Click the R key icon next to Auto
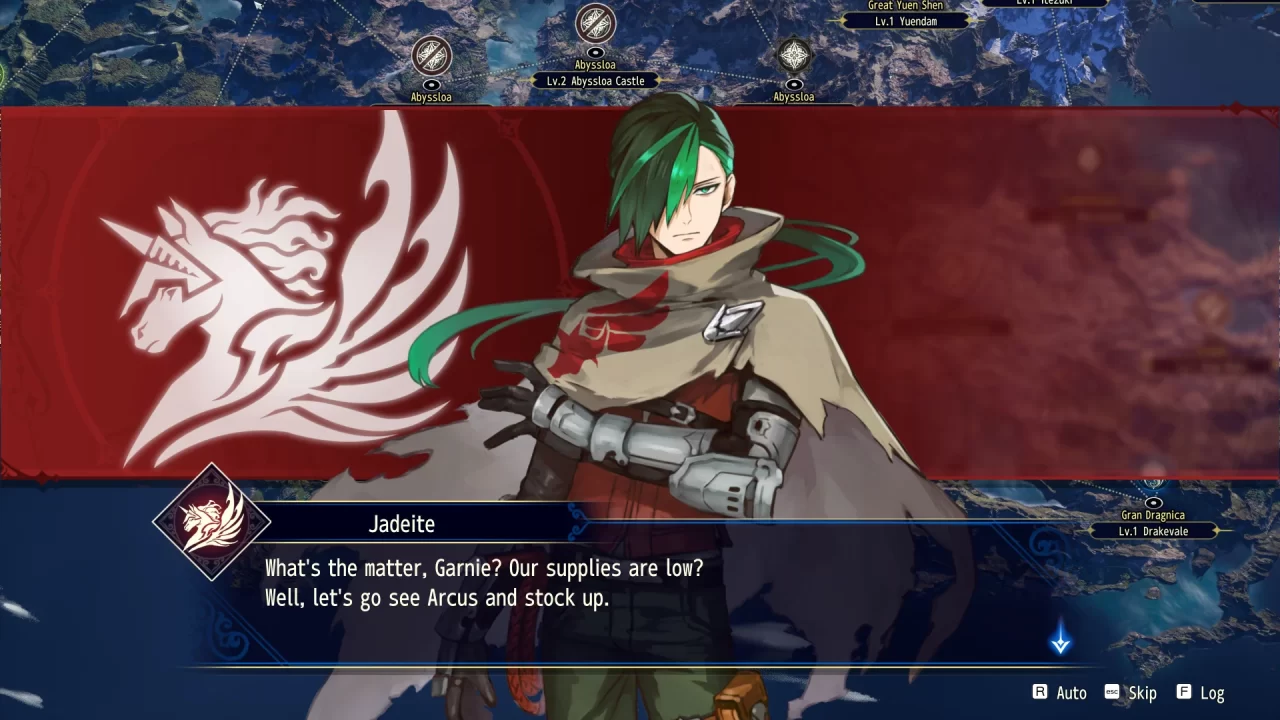Image resolution: width=1280 pixels, height=720 pixels. (x=1041, y=692)
